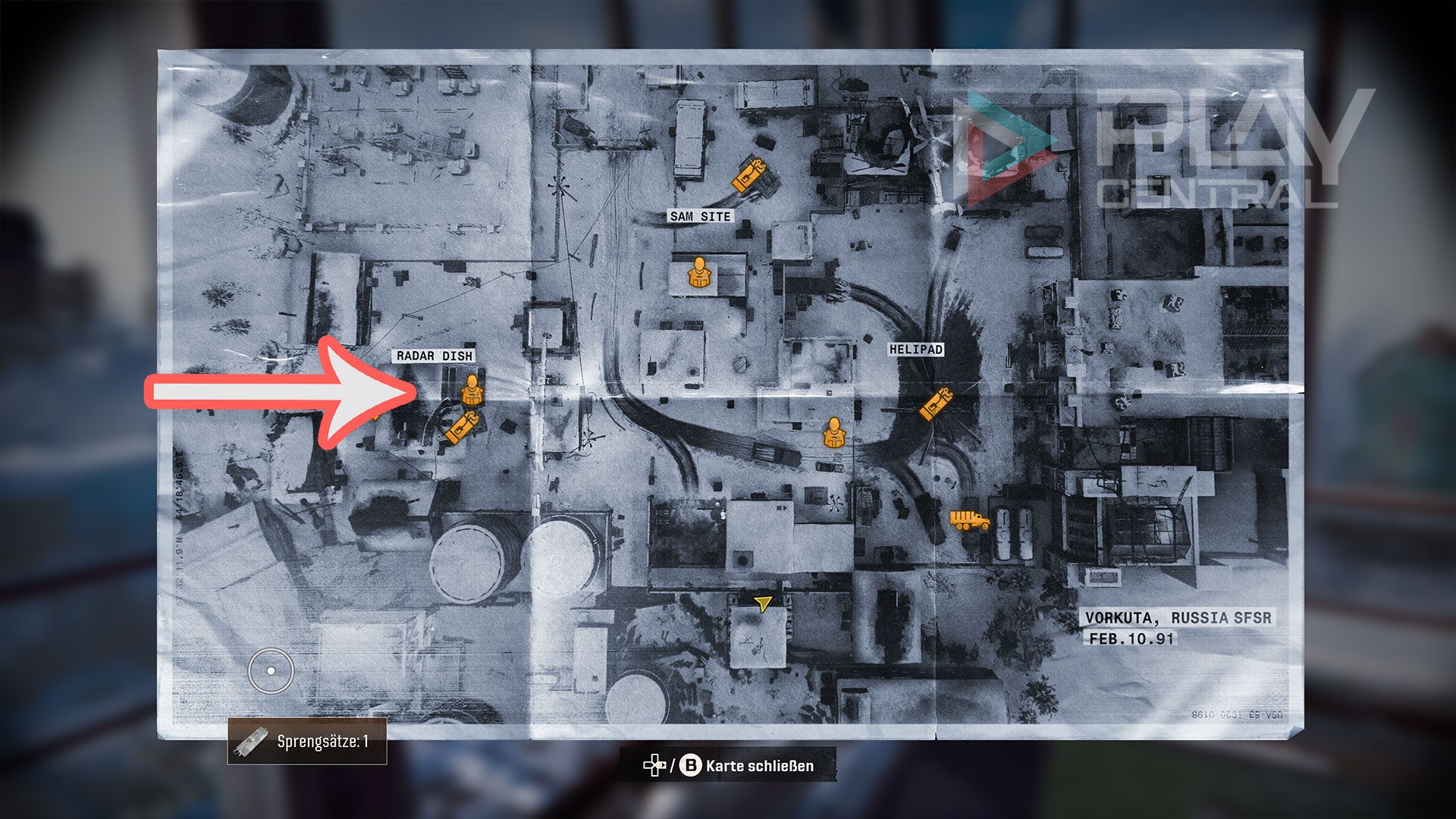Click the yellow player arrow marker
The height and width of the screenshot is (819, 1456).
point(763,604)
